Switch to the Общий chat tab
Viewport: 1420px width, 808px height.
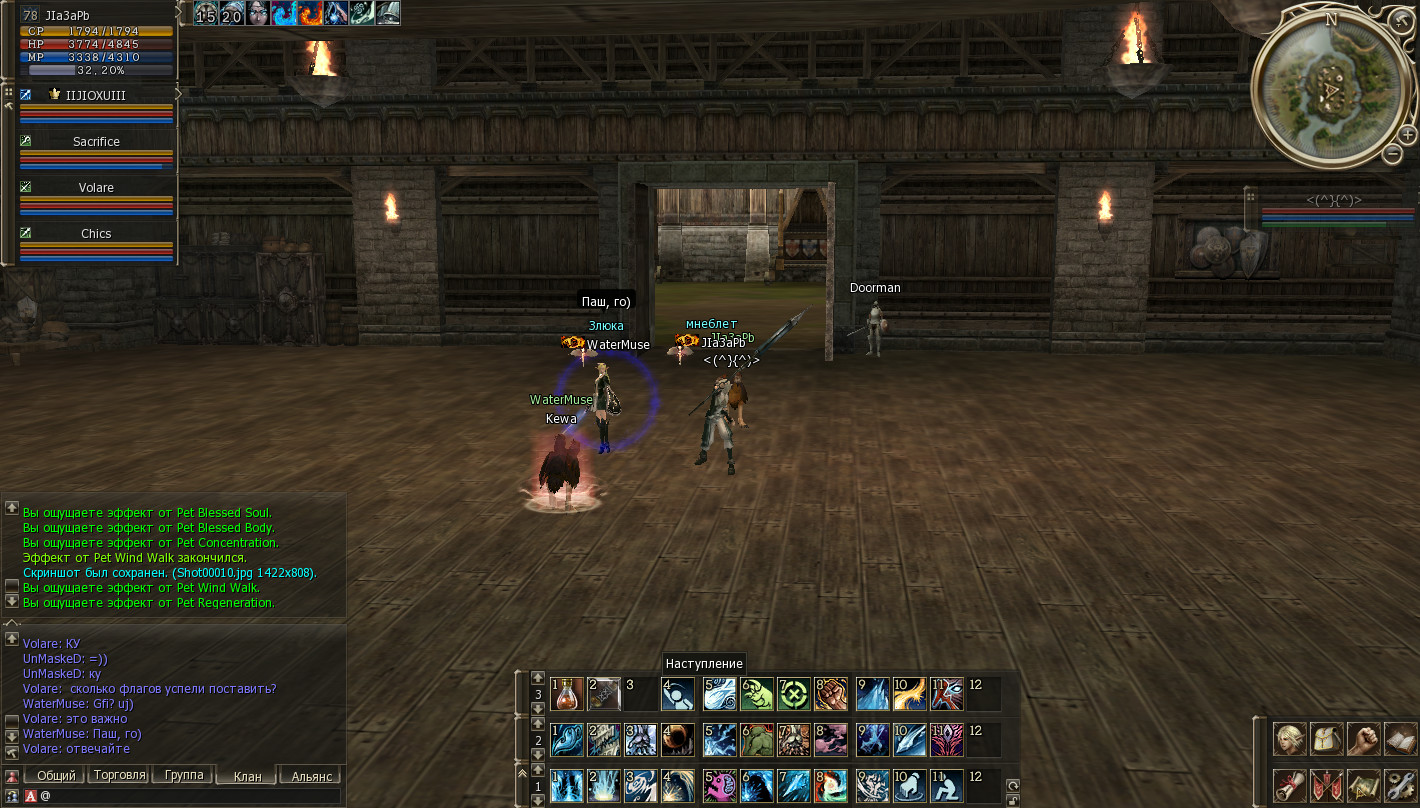tap(56, 775)
